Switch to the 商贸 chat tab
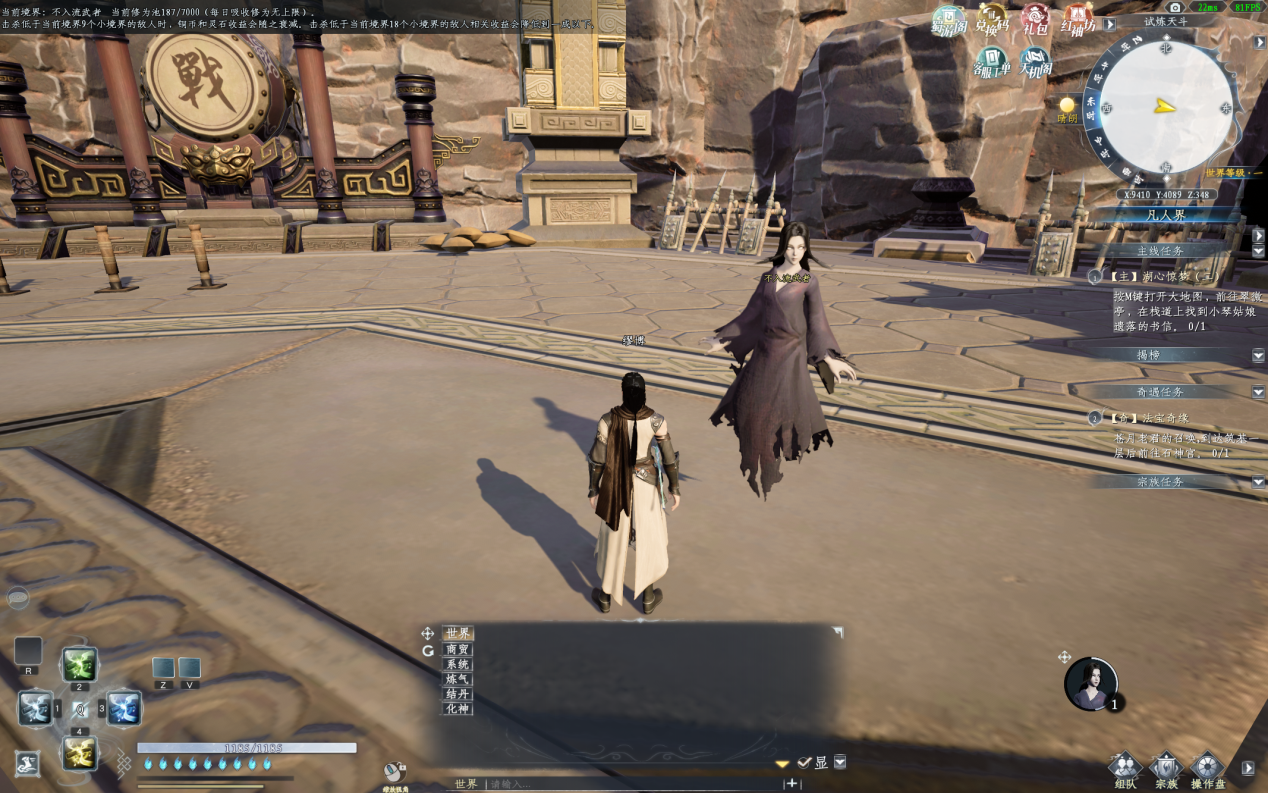The height and width of the screenshot is (793, 1268). tap(458, 649)
